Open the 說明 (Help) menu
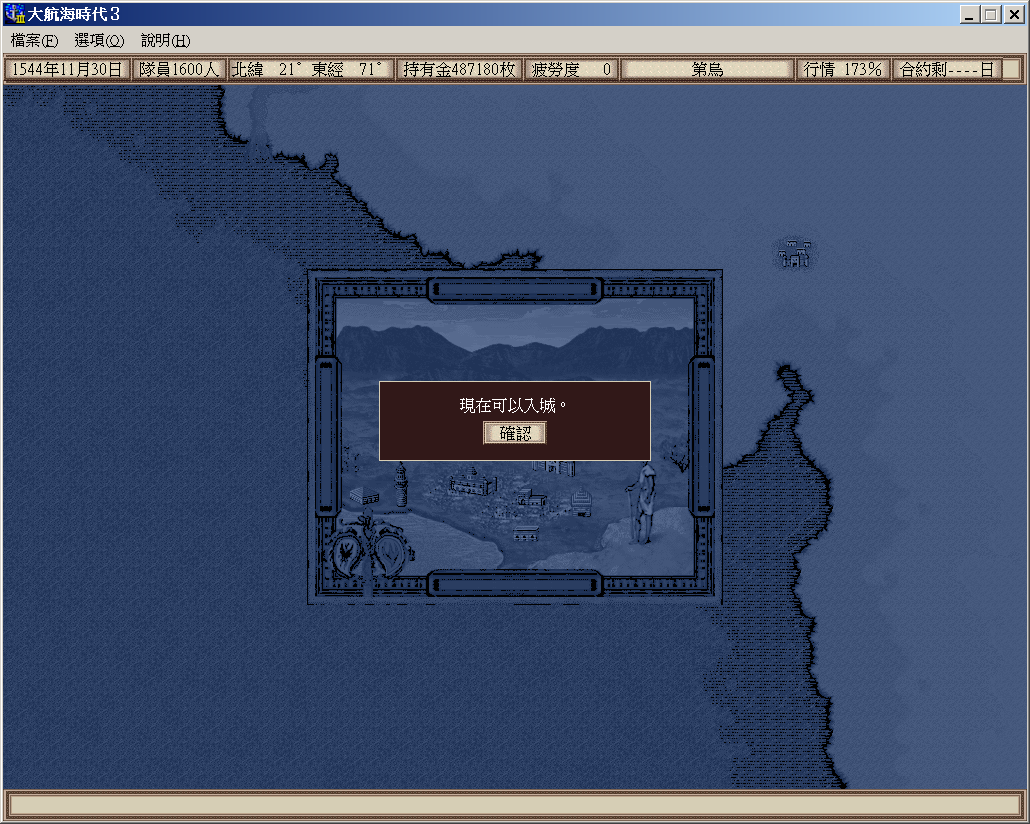 (165, 41)
